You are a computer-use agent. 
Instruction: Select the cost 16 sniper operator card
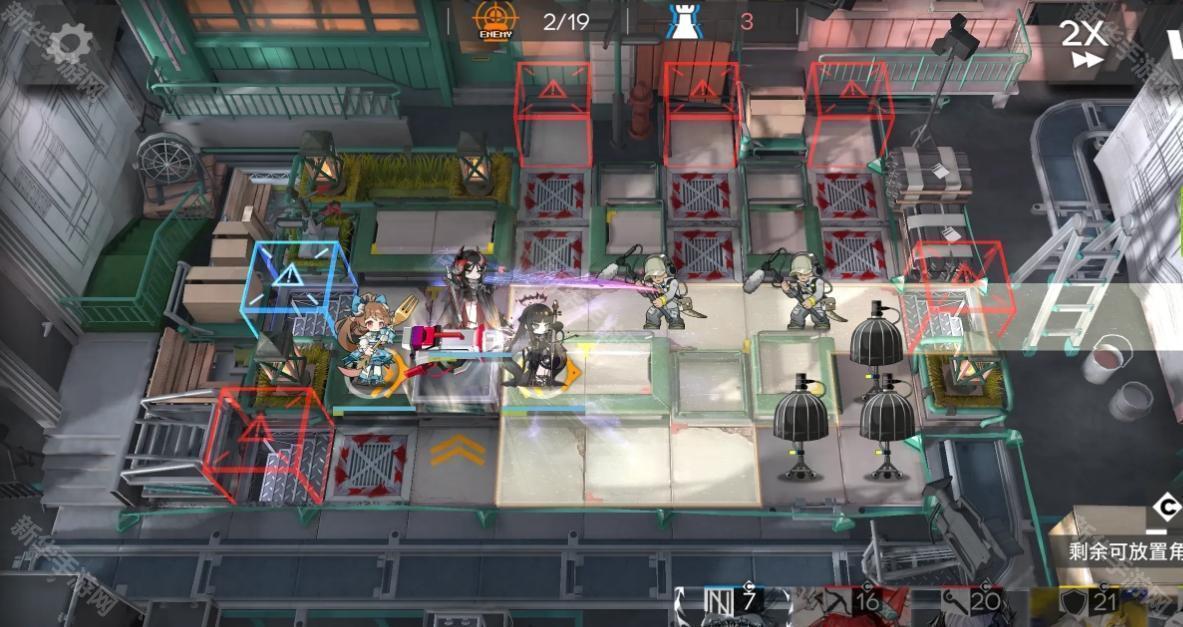click(852, 607)
